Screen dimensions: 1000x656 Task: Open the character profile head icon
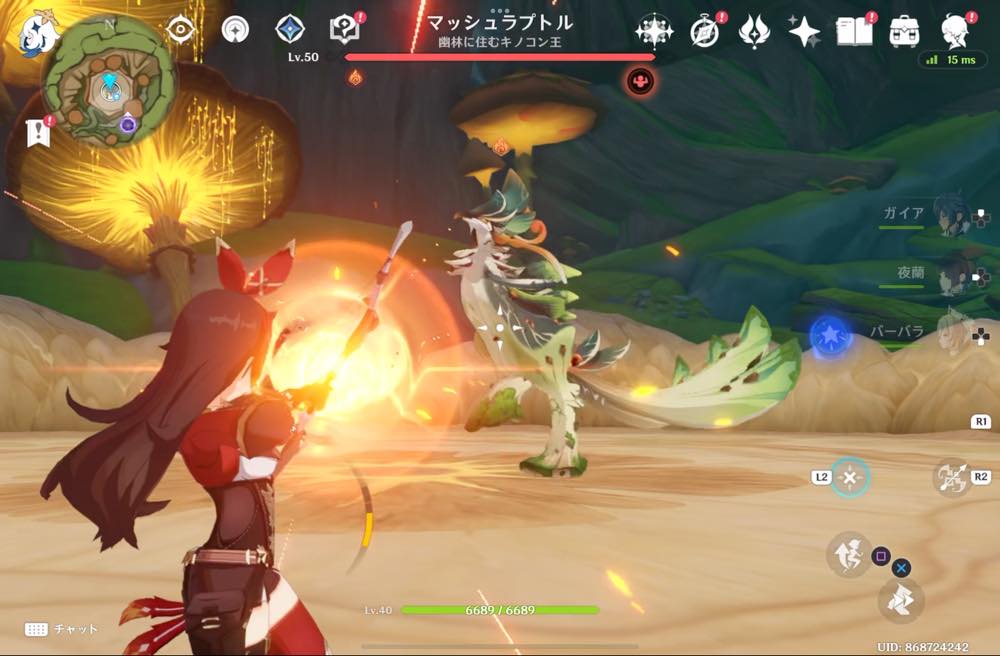pos(957,29)
